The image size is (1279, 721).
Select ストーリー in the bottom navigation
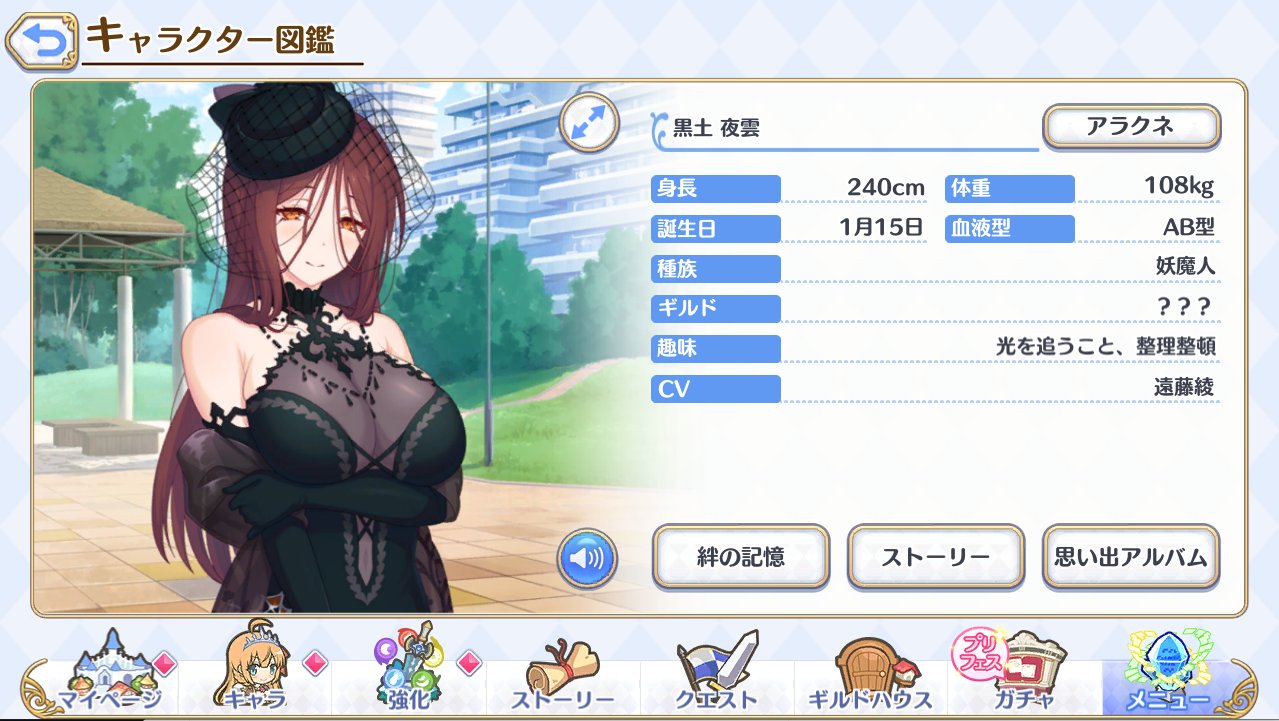click(x=563, y=678)
